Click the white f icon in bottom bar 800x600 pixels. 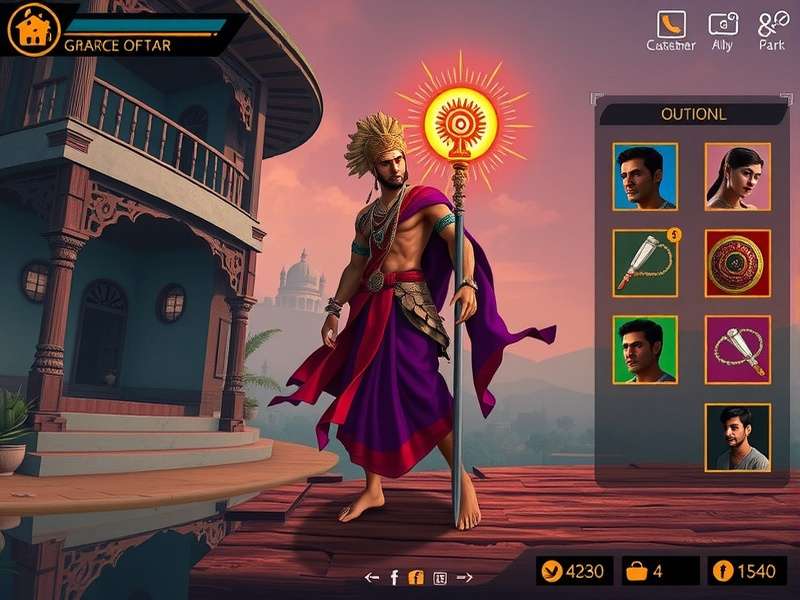click(x=394, y=577)
